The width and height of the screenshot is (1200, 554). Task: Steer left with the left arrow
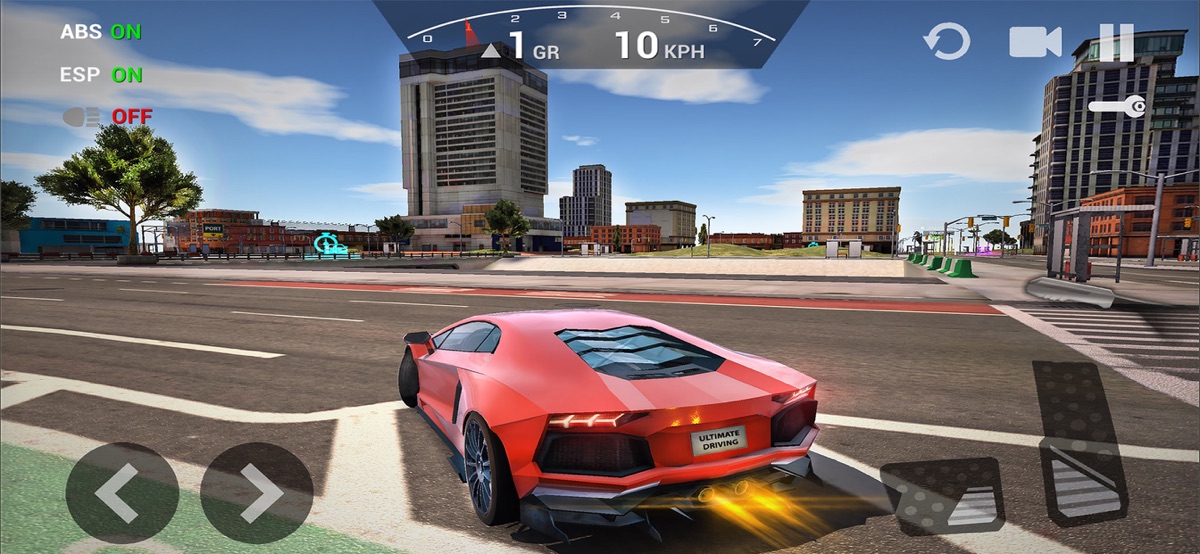tap(122, 492)
